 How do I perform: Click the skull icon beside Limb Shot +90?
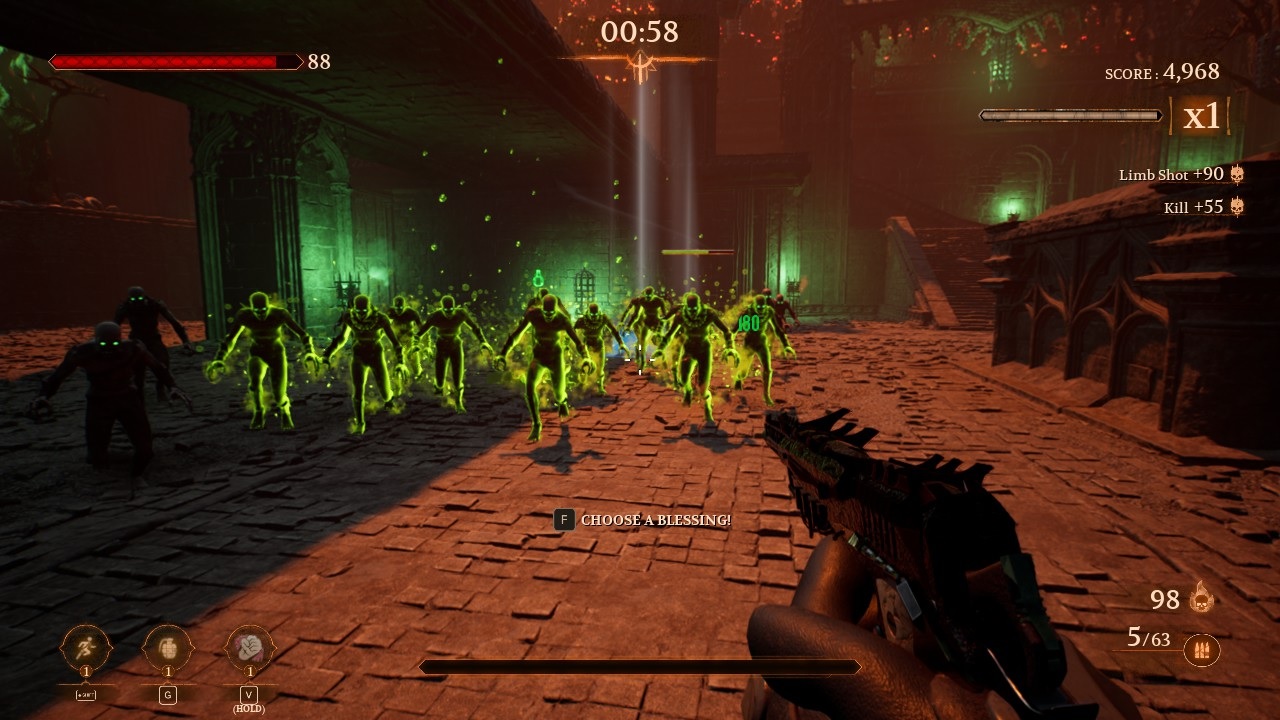(x=1238, y=174)
